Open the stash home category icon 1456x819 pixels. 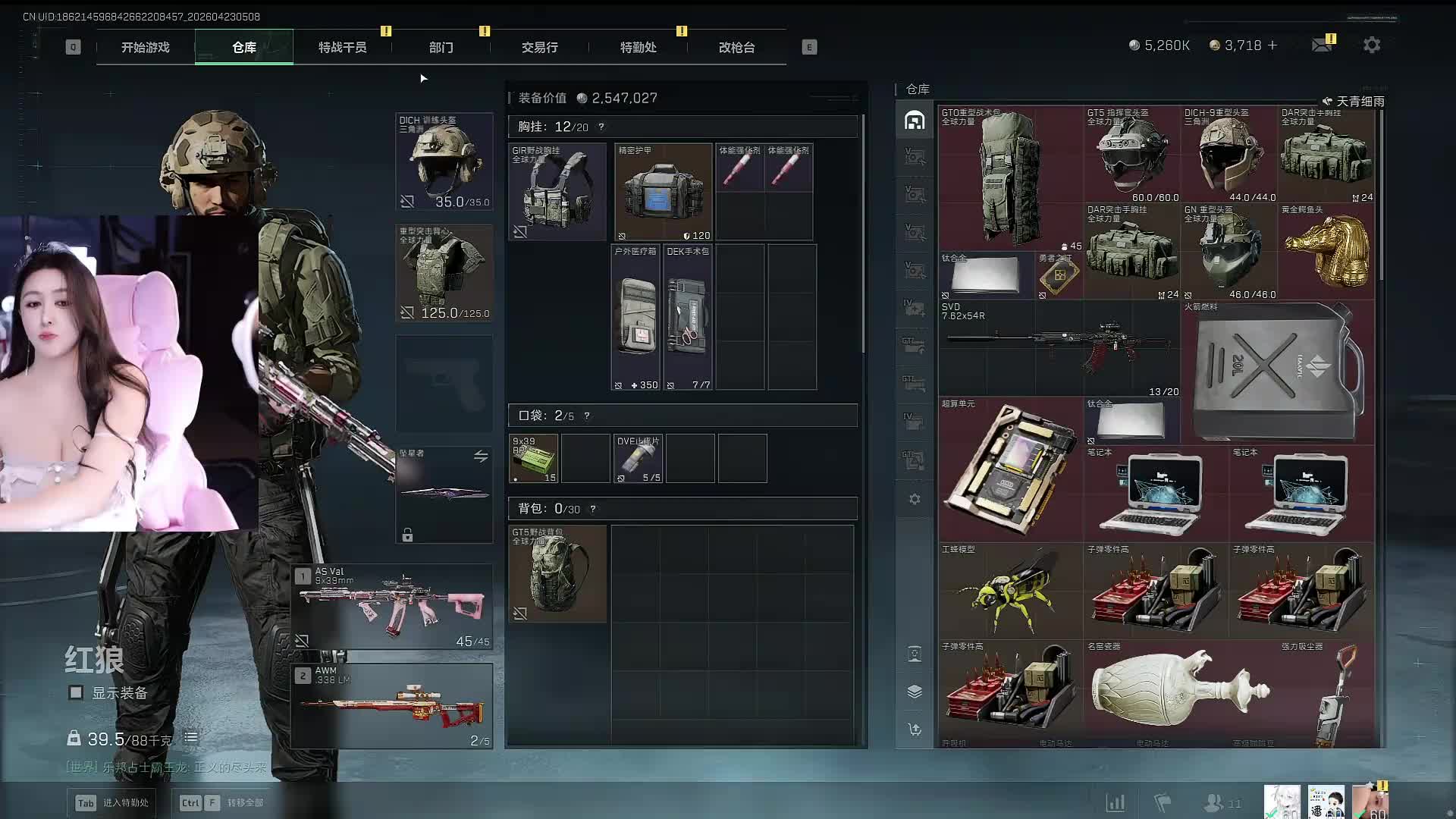tap(915, 121)
